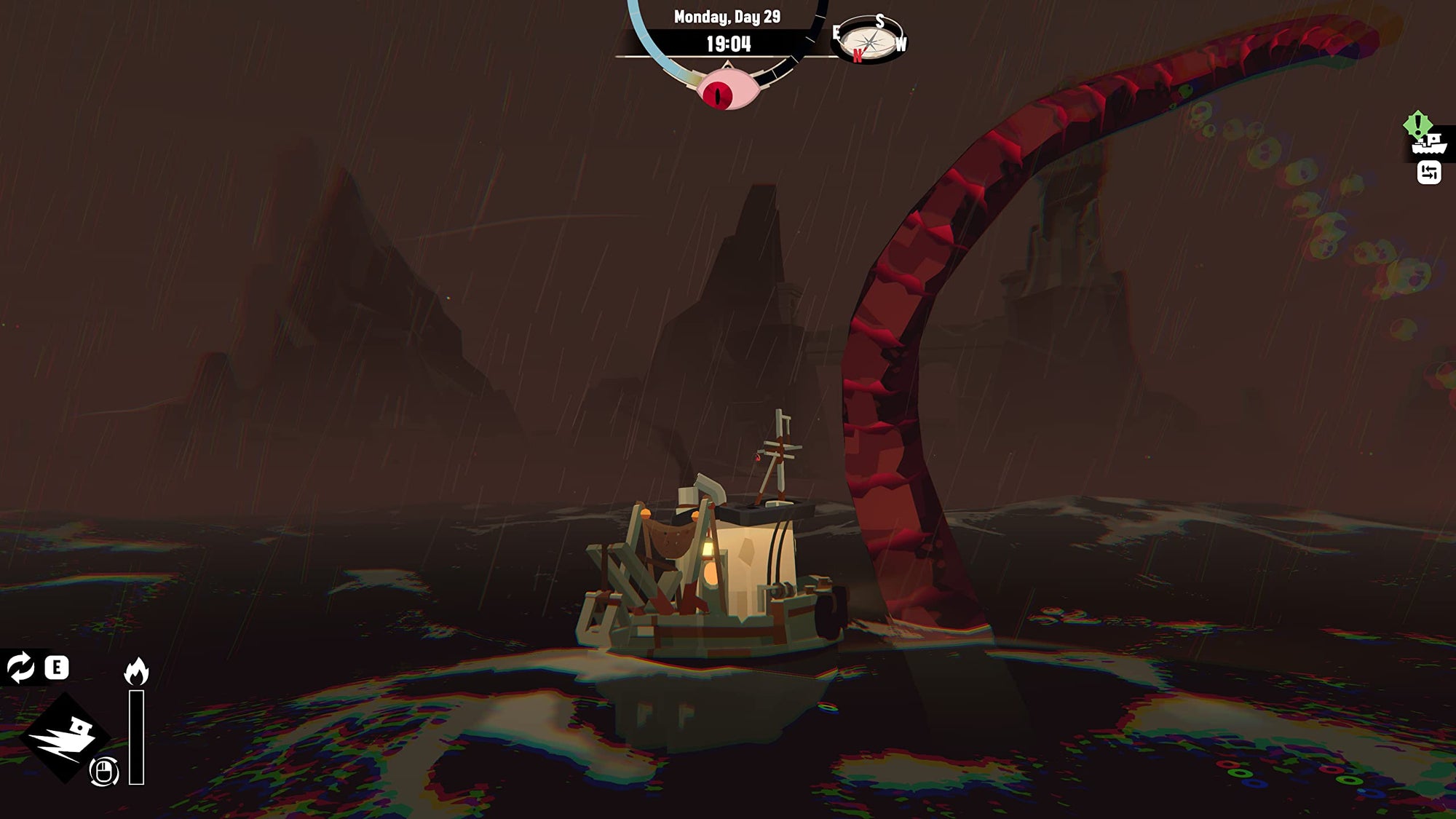Viewport: 1456px width, 819px height.
Task: Click the circular refresh arrows icon
Action: [x=19, y=667]
